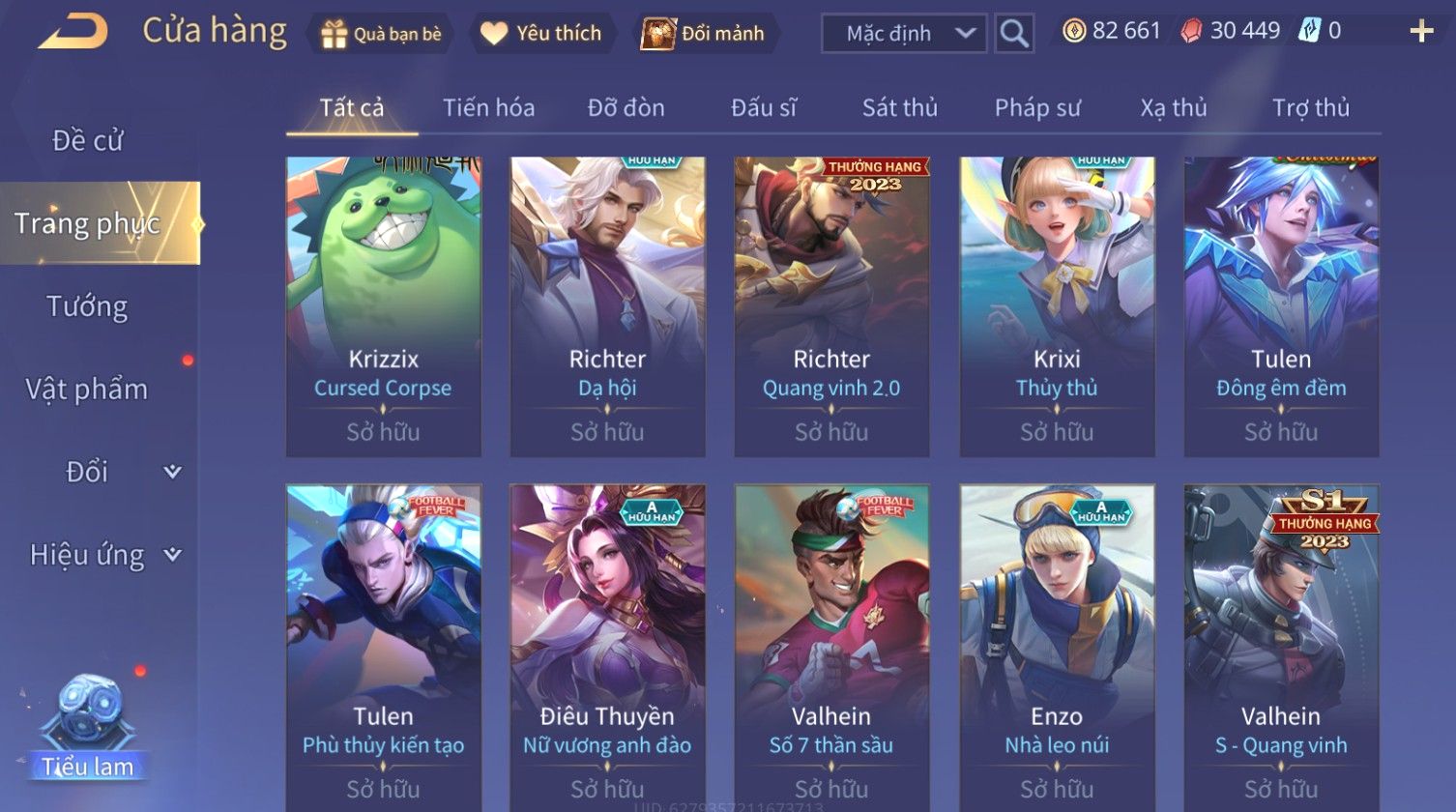Expand the Mặc định sort dropdown
The width and height of the screenshot is (1456, 812).
[903, 34]
